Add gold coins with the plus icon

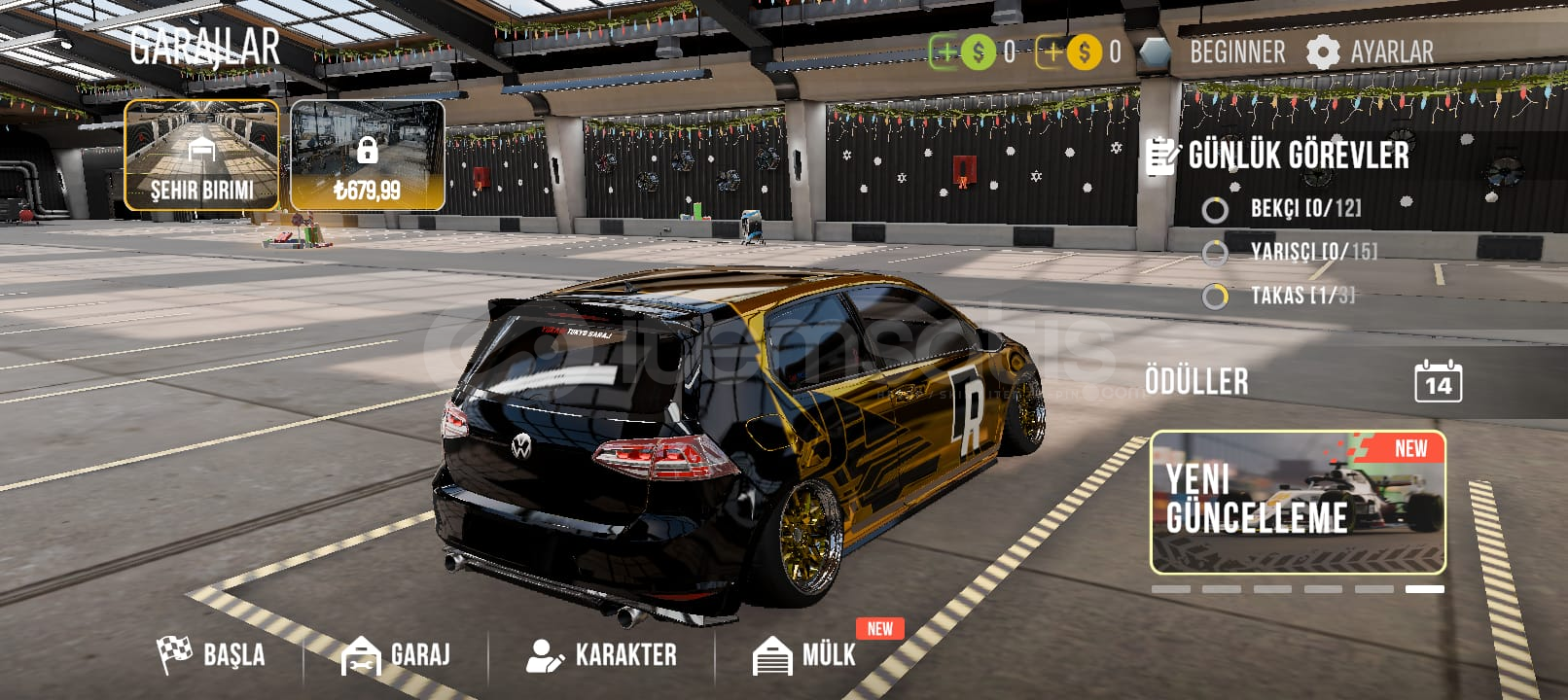click(1052, 52)
